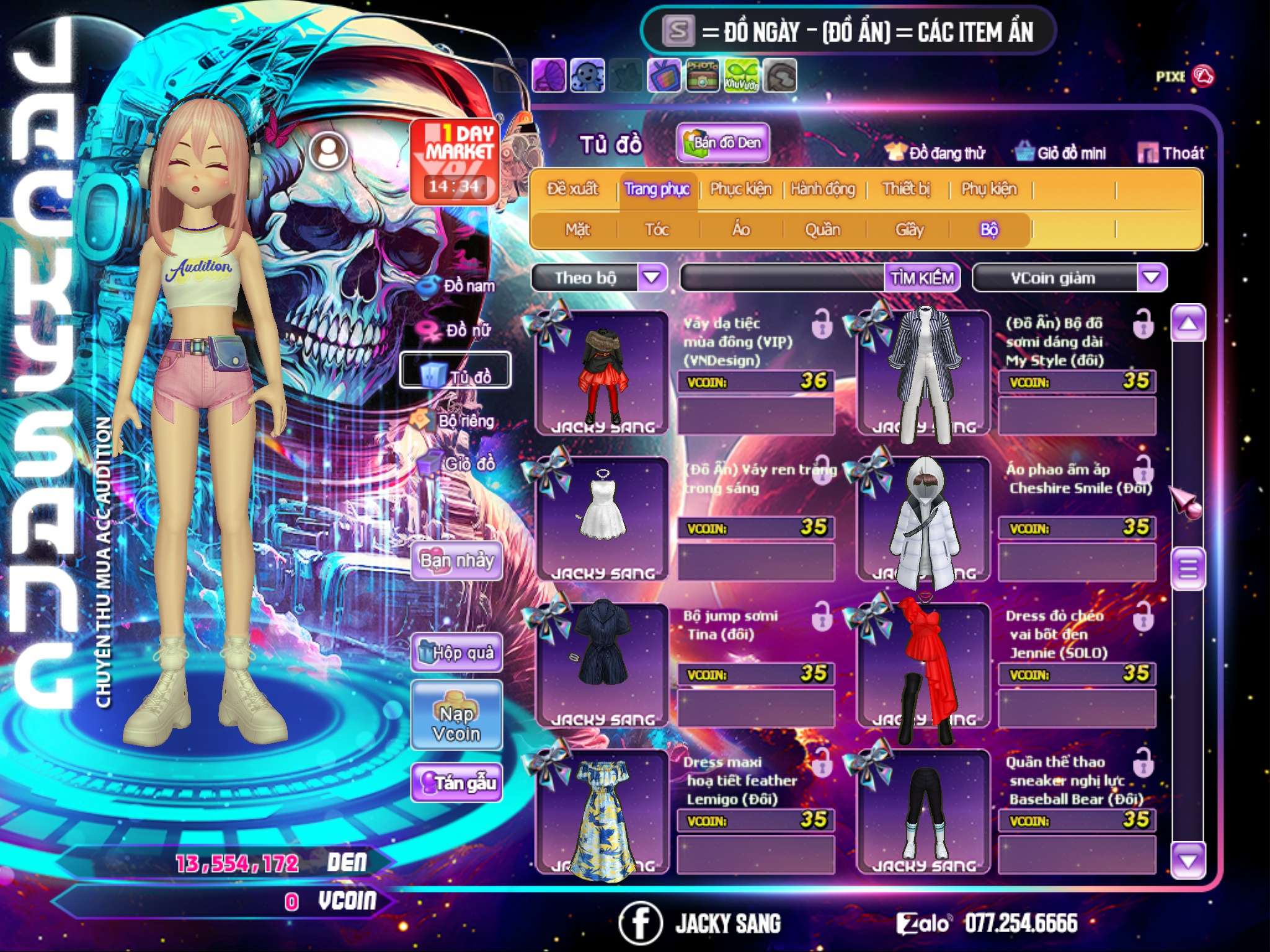The width and height of the screenshot is (1270, 952).
Task: Open the 1 Day Market banner
Action: (x=456, y=161)
